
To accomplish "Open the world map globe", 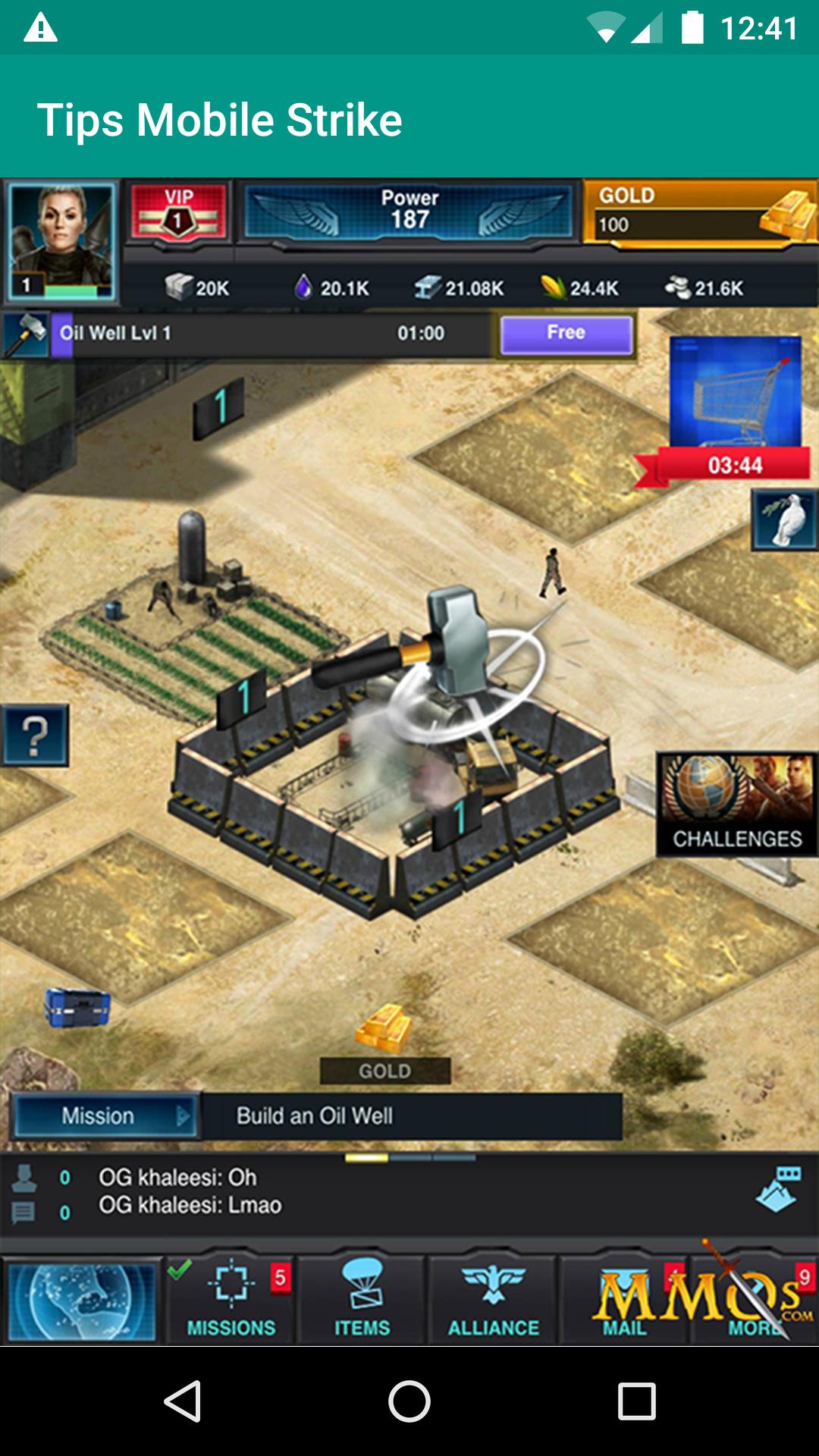I will [82, 1301].
